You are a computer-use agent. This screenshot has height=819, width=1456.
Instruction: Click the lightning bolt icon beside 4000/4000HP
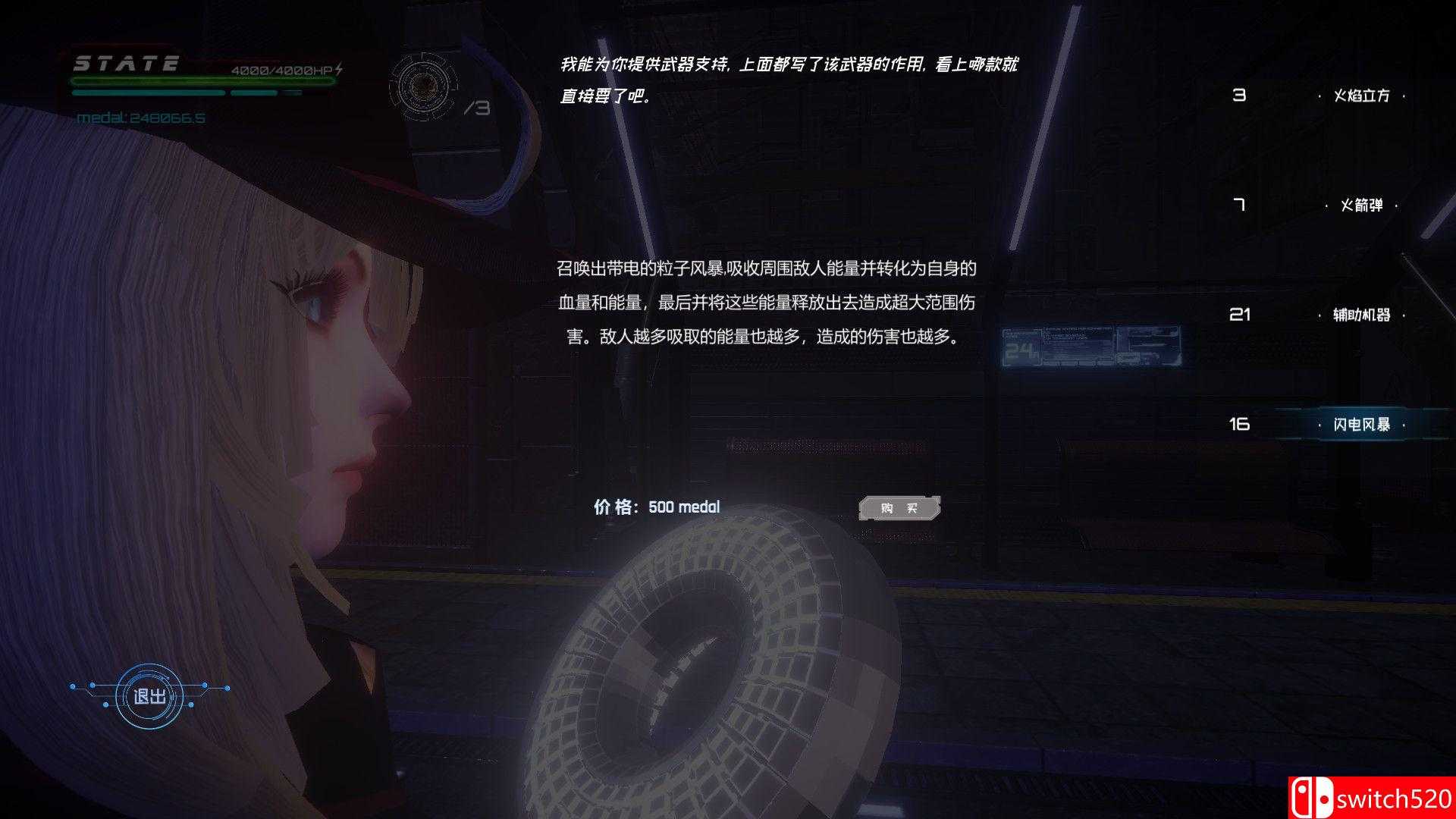point(339,67)
